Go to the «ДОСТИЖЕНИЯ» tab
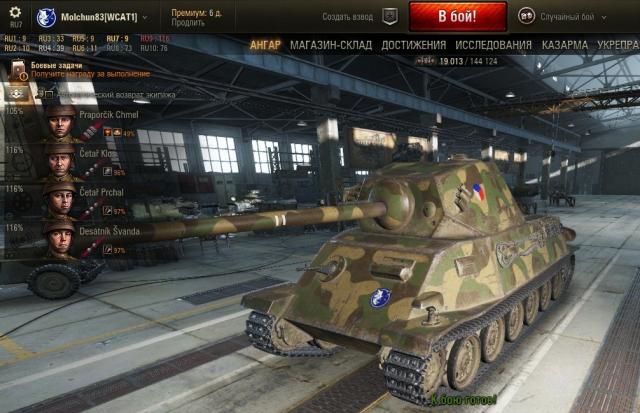This screenshot has height=413, width=640. (413, 45)
